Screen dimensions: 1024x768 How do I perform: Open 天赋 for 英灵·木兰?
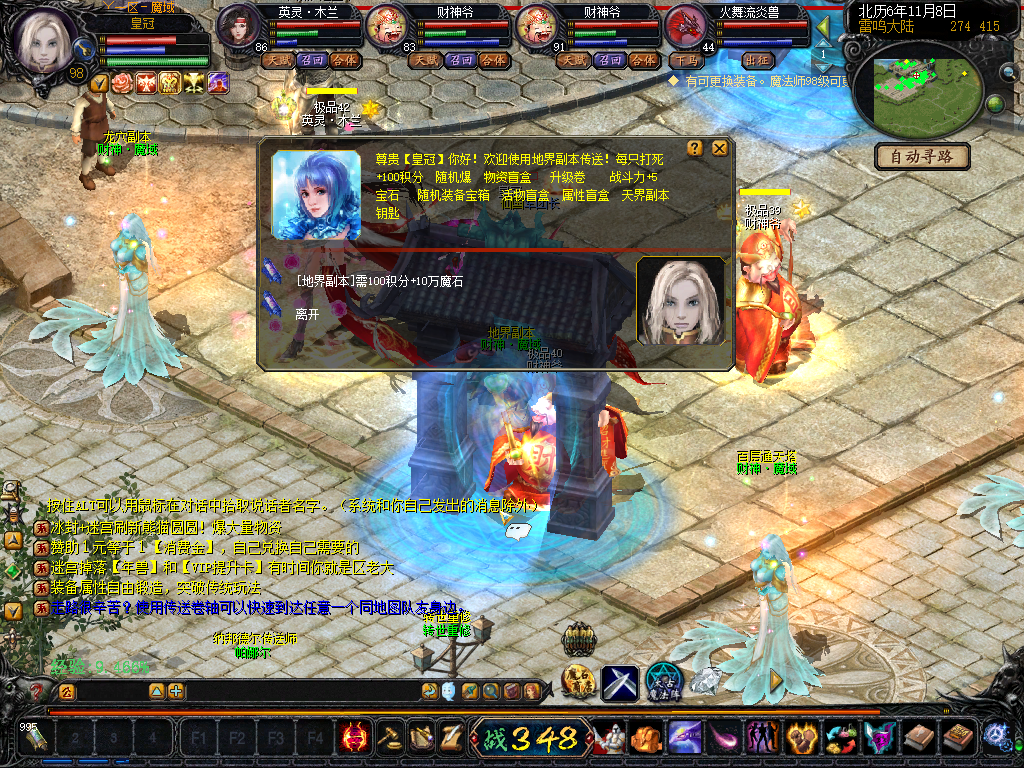pos(277,60)
